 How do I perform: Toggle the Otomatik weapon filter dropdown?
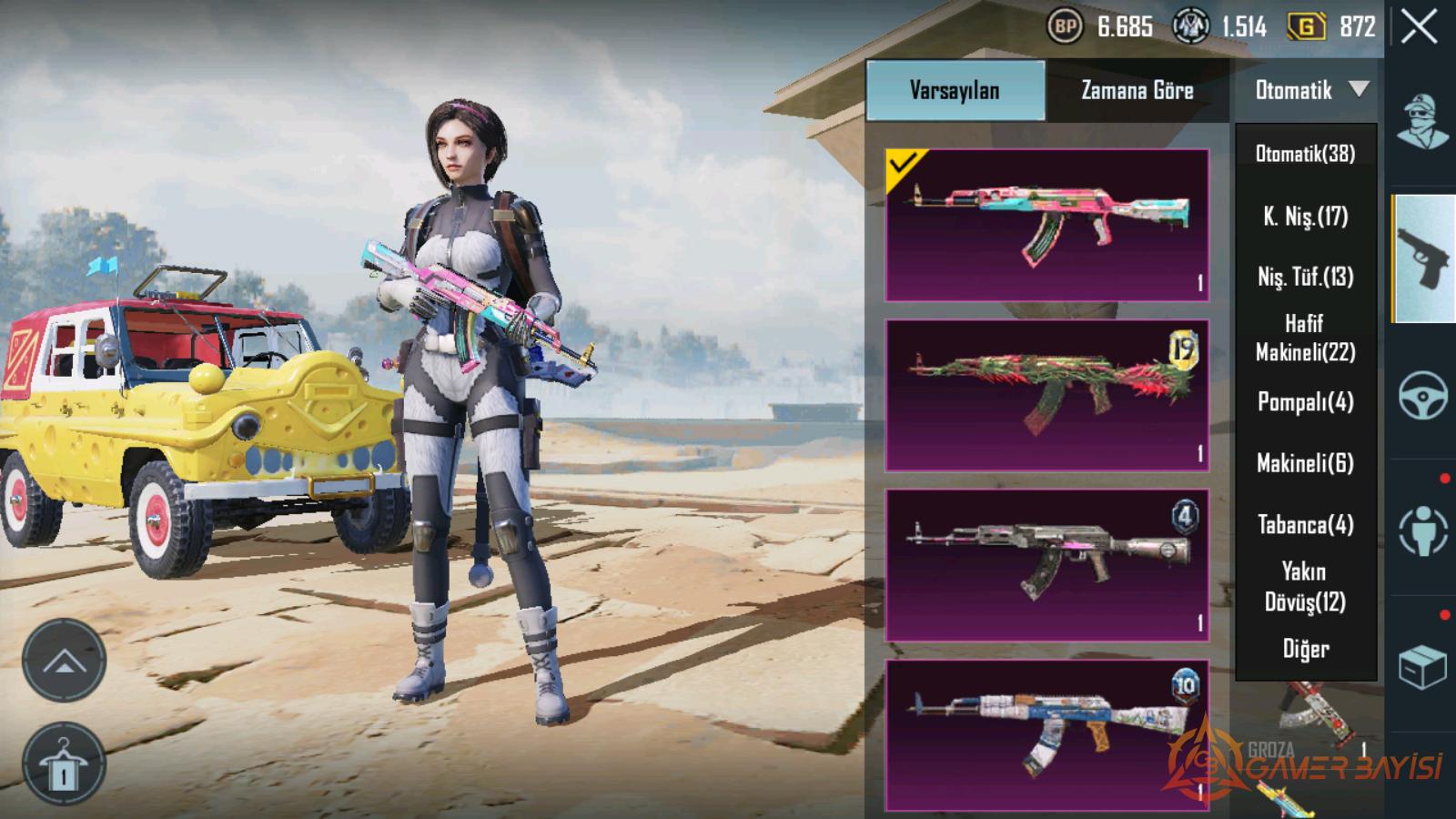pos(1307,90)
